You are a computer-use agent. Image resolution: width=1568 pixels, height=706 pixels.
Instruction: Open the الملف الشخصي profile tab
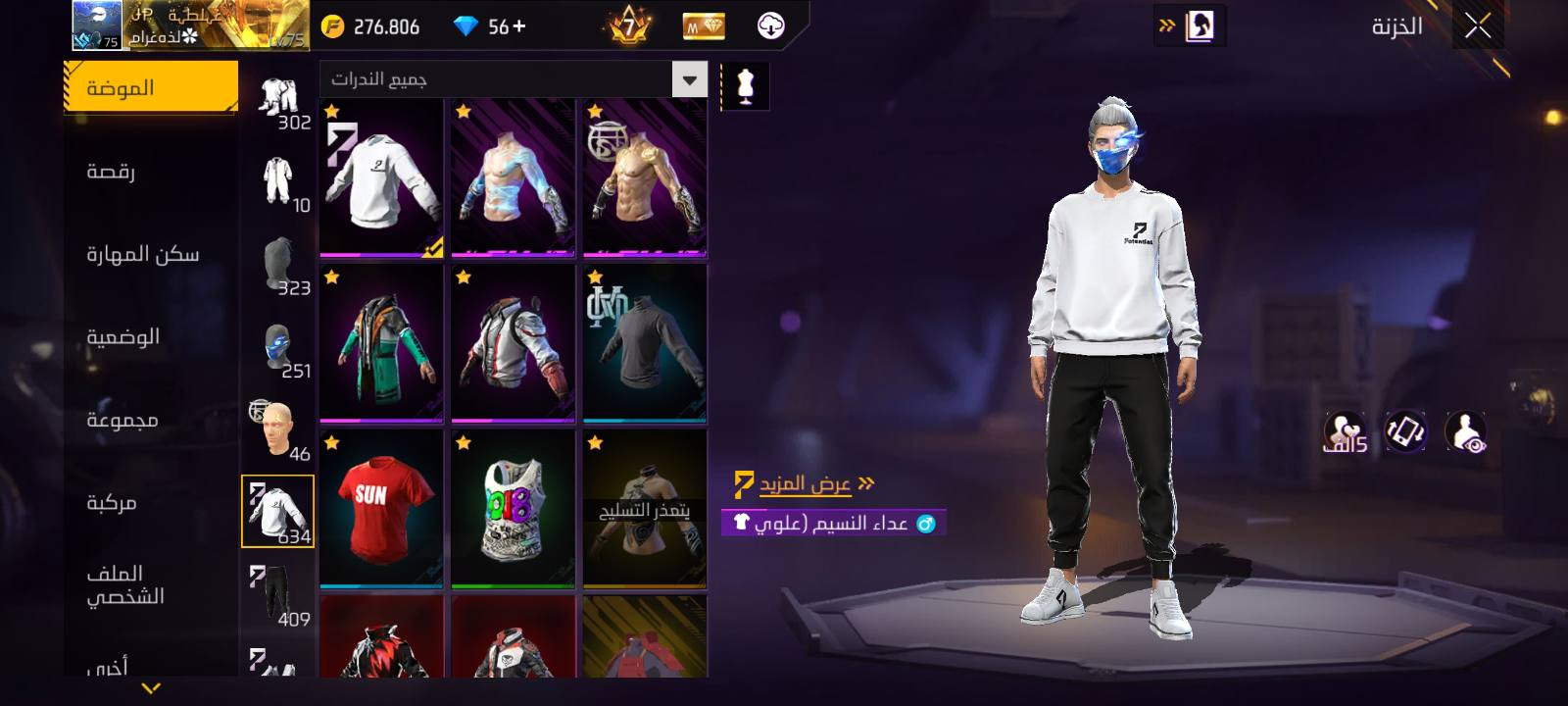151,584
